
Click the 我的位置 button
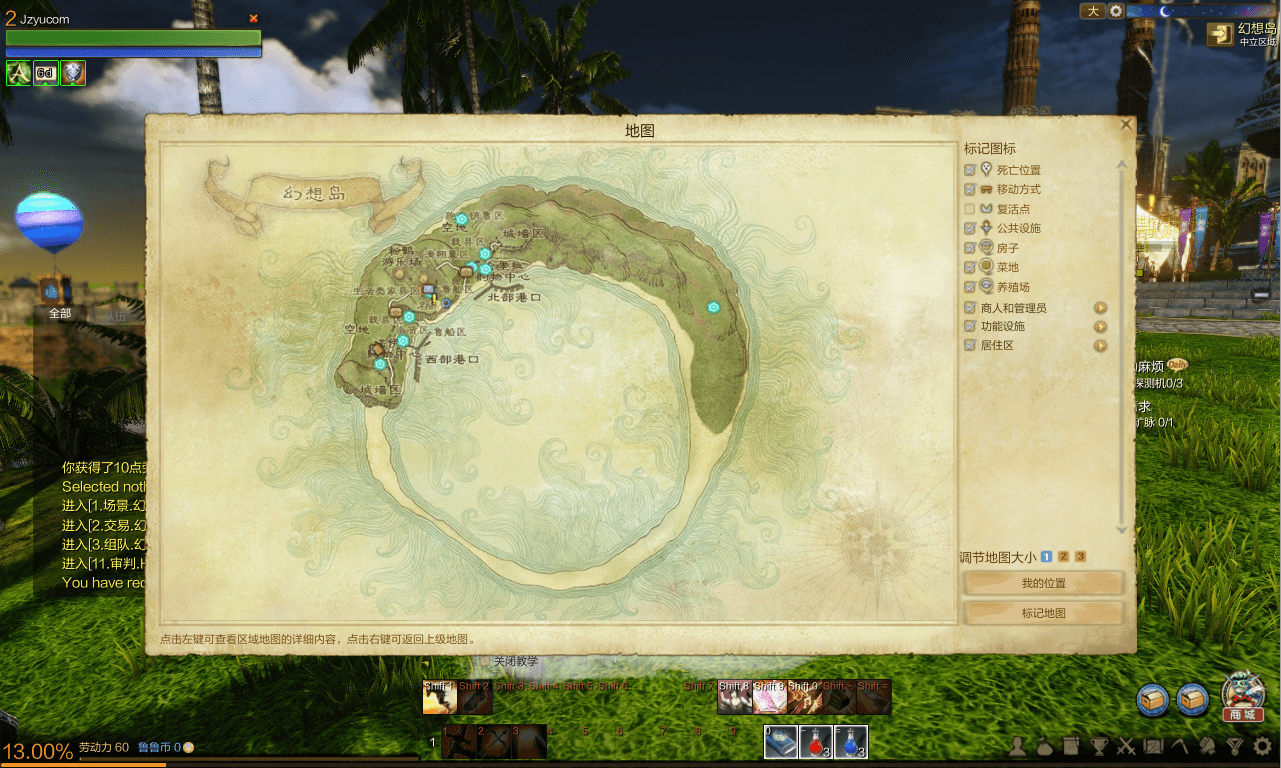pos(1043,583)
